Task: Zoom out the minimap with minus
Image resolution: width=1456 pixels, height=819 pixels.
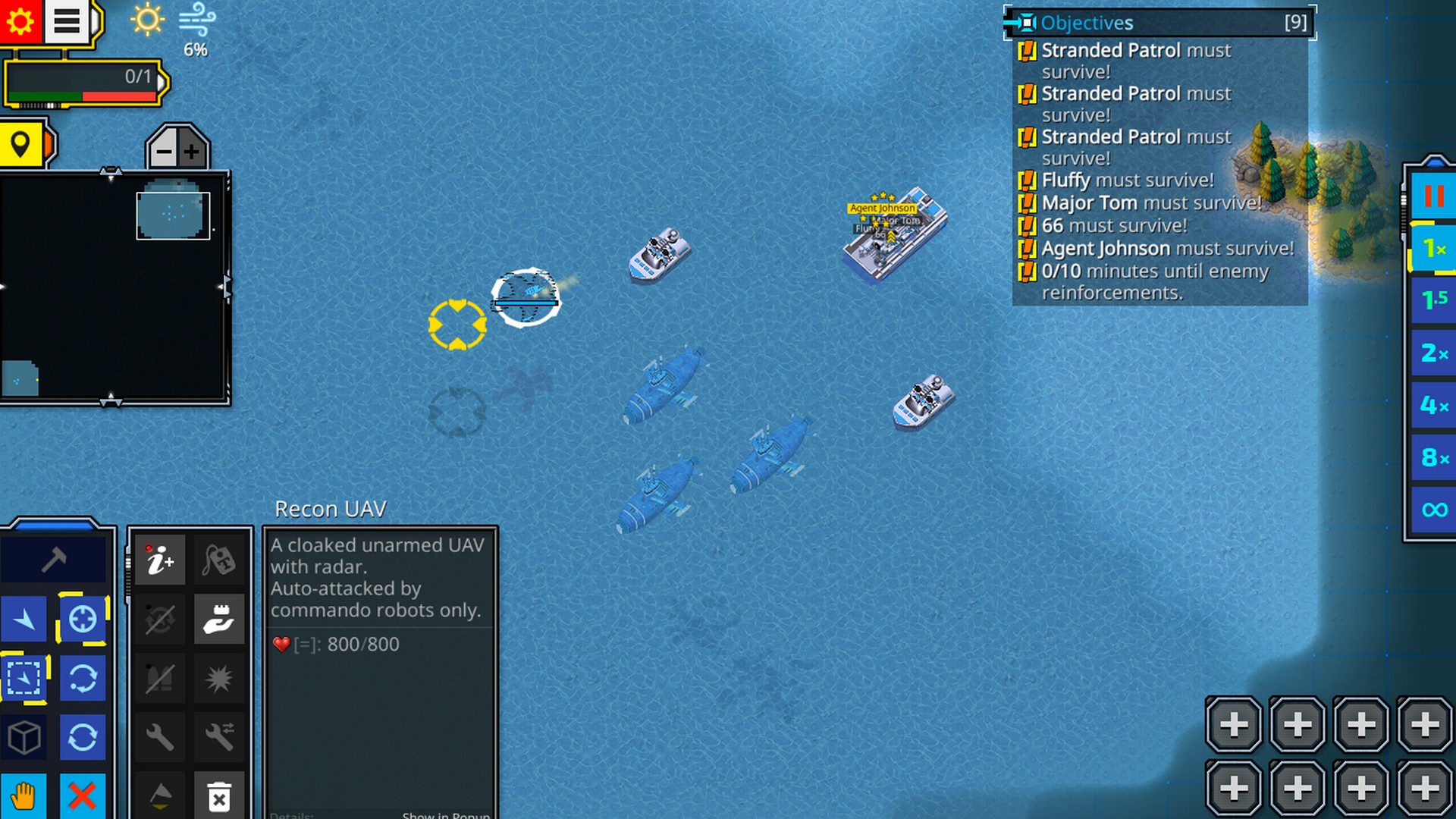Action: click(164, 152)
